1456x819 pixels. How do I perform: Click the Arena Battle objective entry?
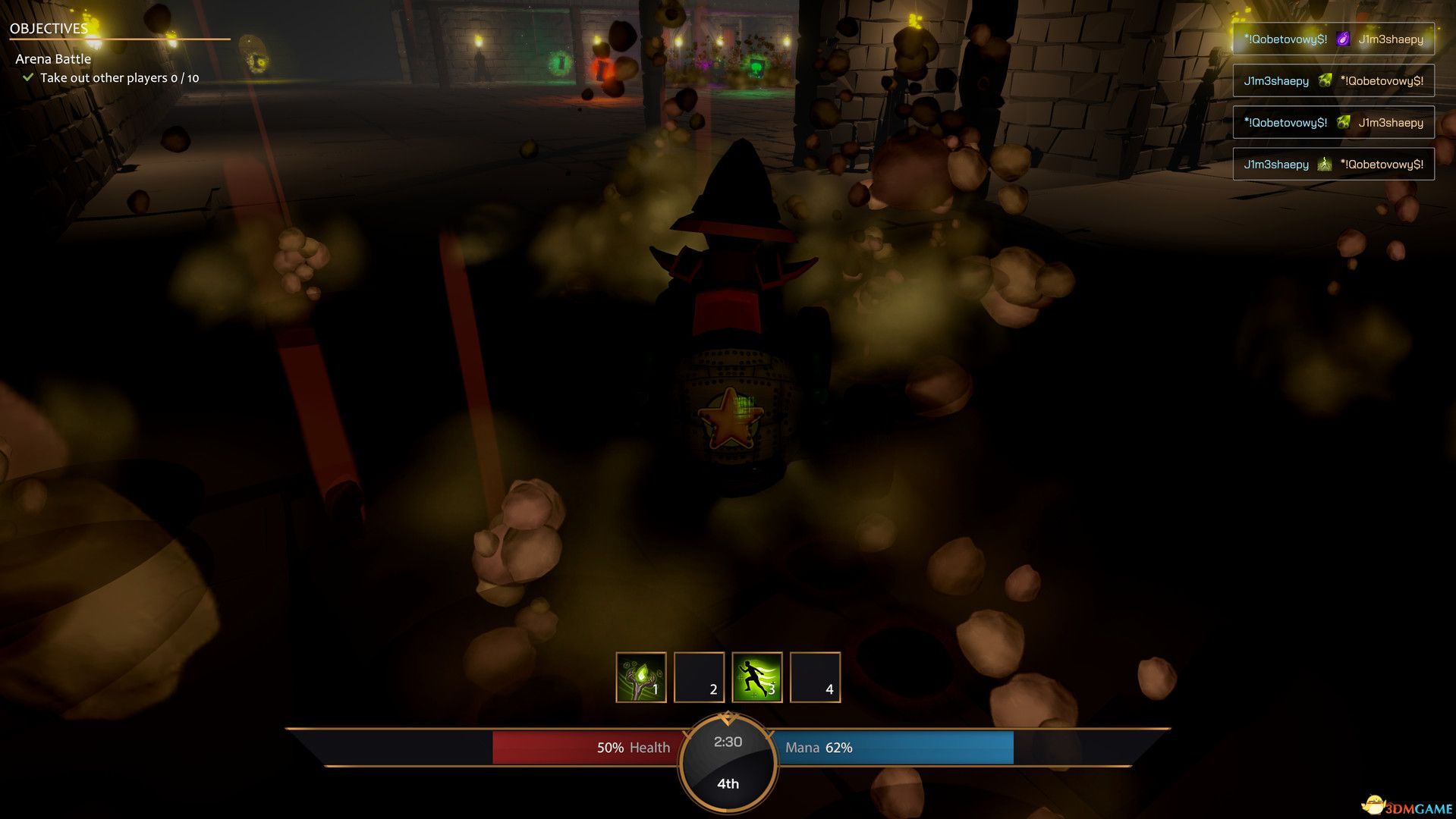click(x=53, y=59)
